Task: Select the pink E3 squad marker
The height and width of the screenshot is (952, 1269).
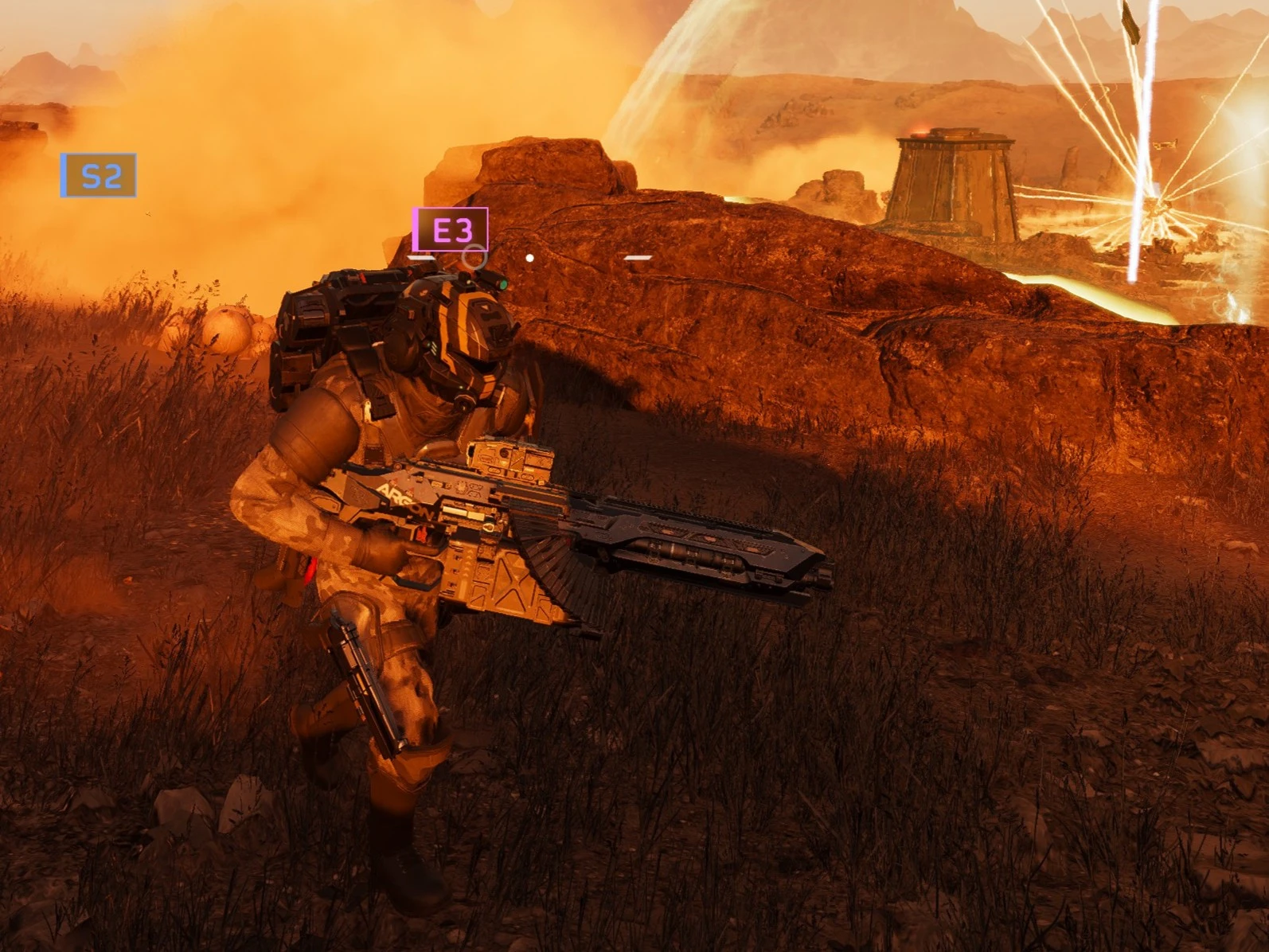Action: pyautogui.click(x=450, y=229)
